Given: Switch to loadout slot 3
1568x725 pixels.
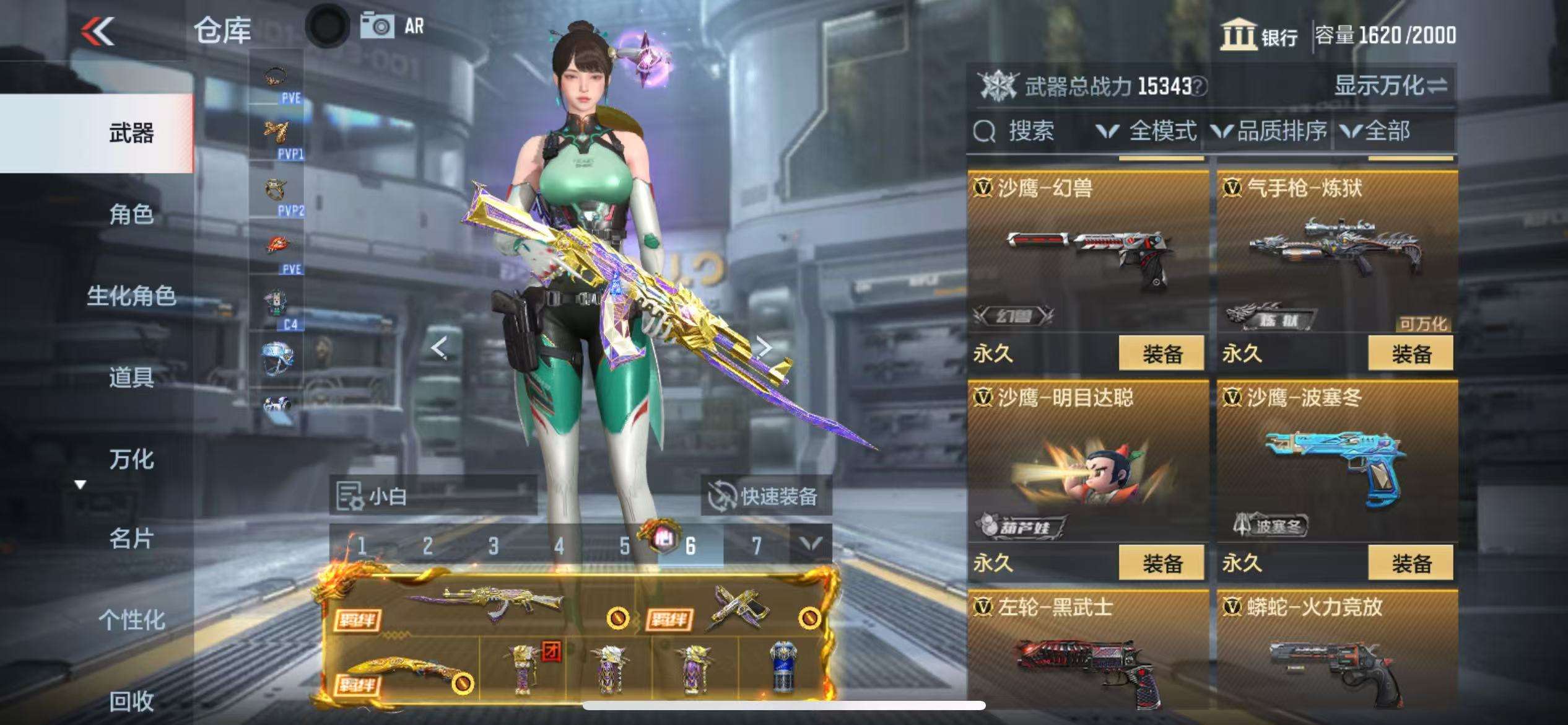Looking at the screenshot, I should (x=493, y=546).
